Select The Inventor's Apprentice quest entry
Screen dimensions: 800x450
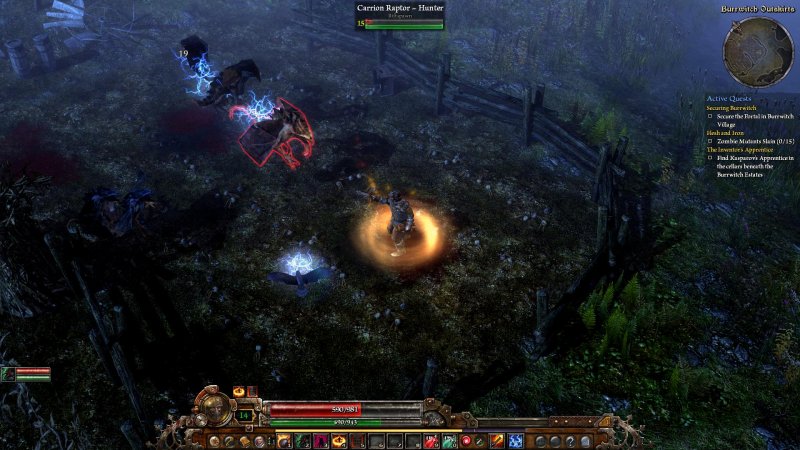[x=742, y=149]
